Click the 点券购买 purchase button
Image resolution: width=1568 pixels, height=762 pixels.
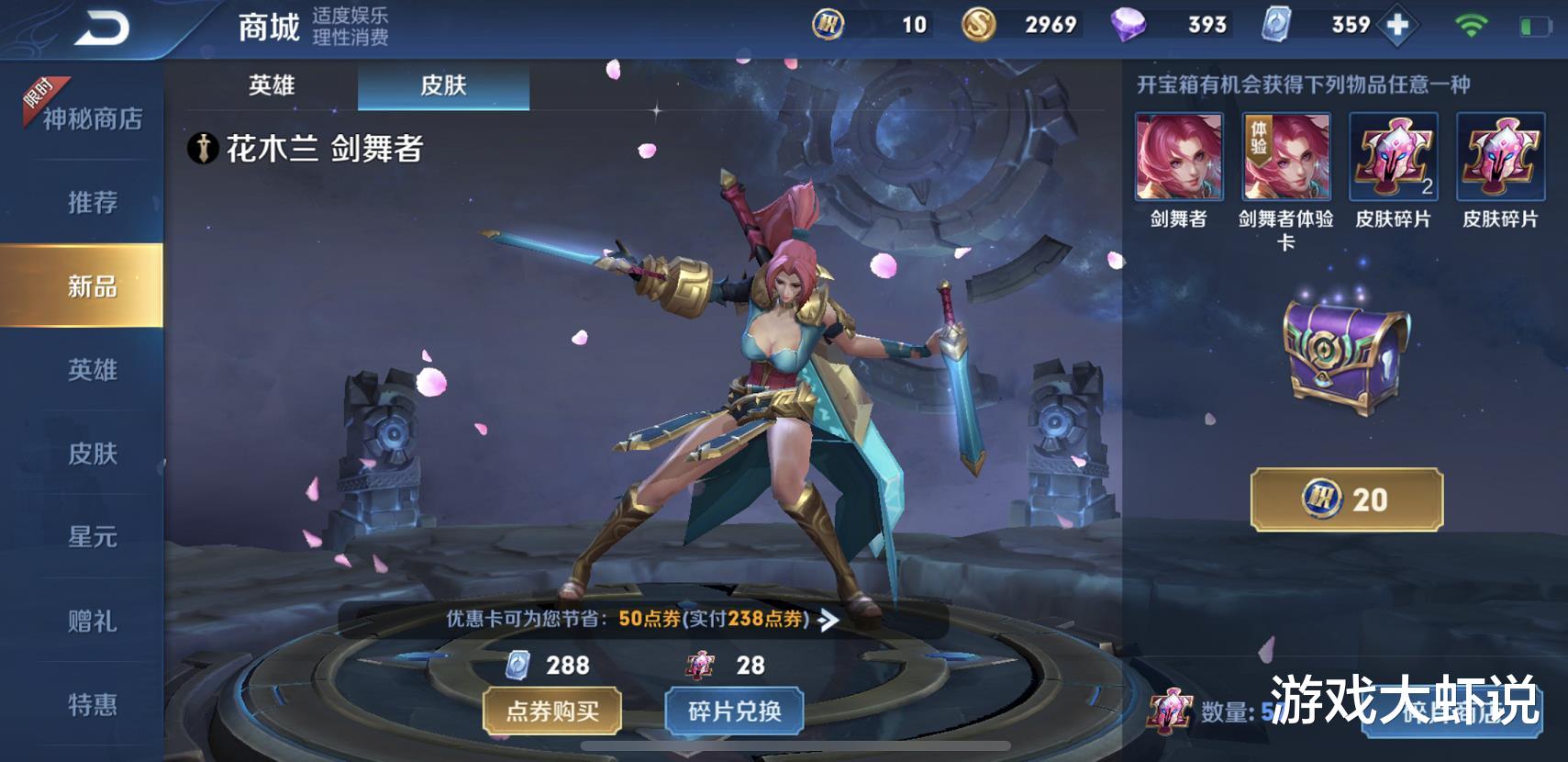[551, 712]
